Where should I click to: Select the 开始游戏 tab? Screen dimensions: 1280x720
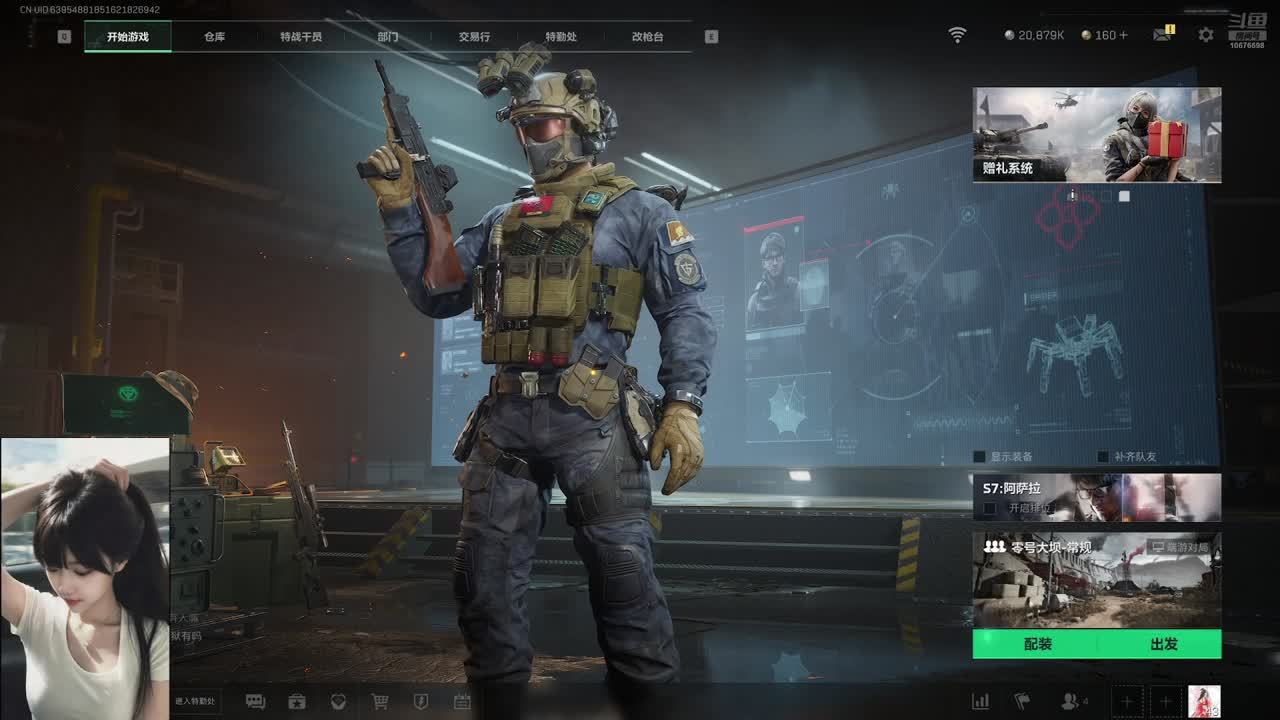128,37
